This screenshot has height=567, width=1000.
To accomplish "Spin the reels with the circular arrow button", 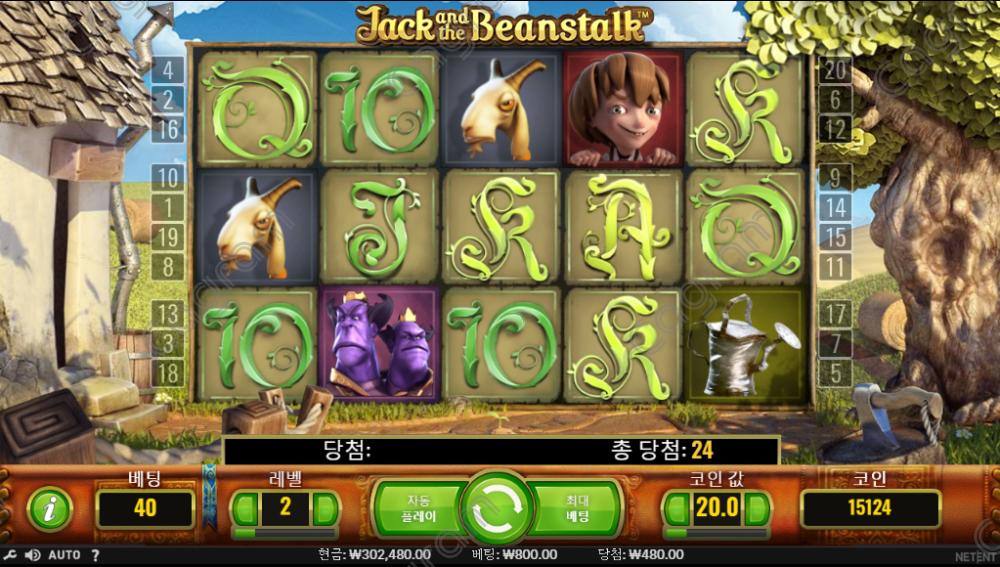I will (x=496, y=508).
